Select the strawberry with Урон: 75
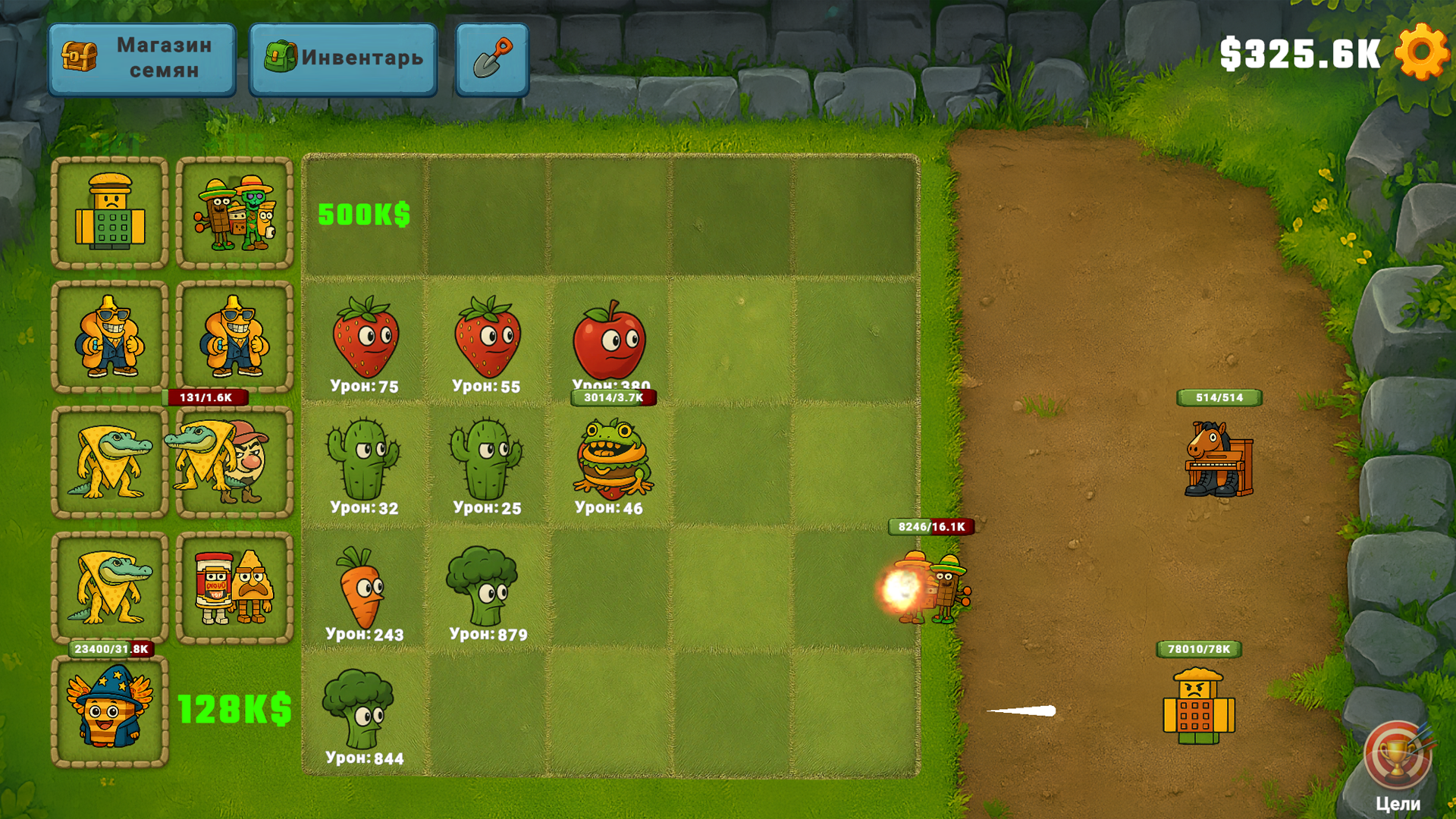The width and height of the screenshot is (1456, 819). 365,339
